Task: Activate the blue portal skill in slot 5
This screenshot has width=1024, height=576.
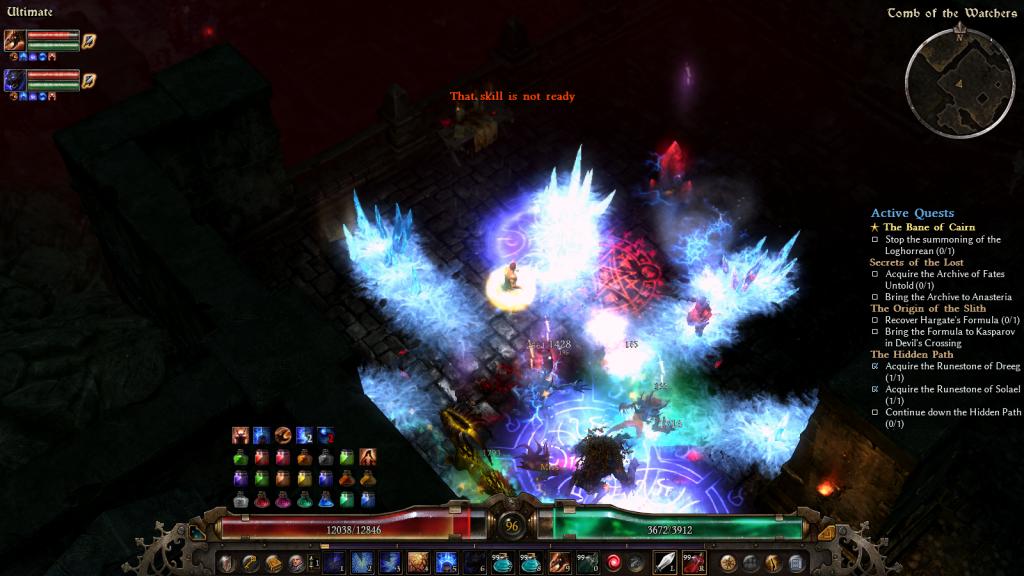Action: 445,562
